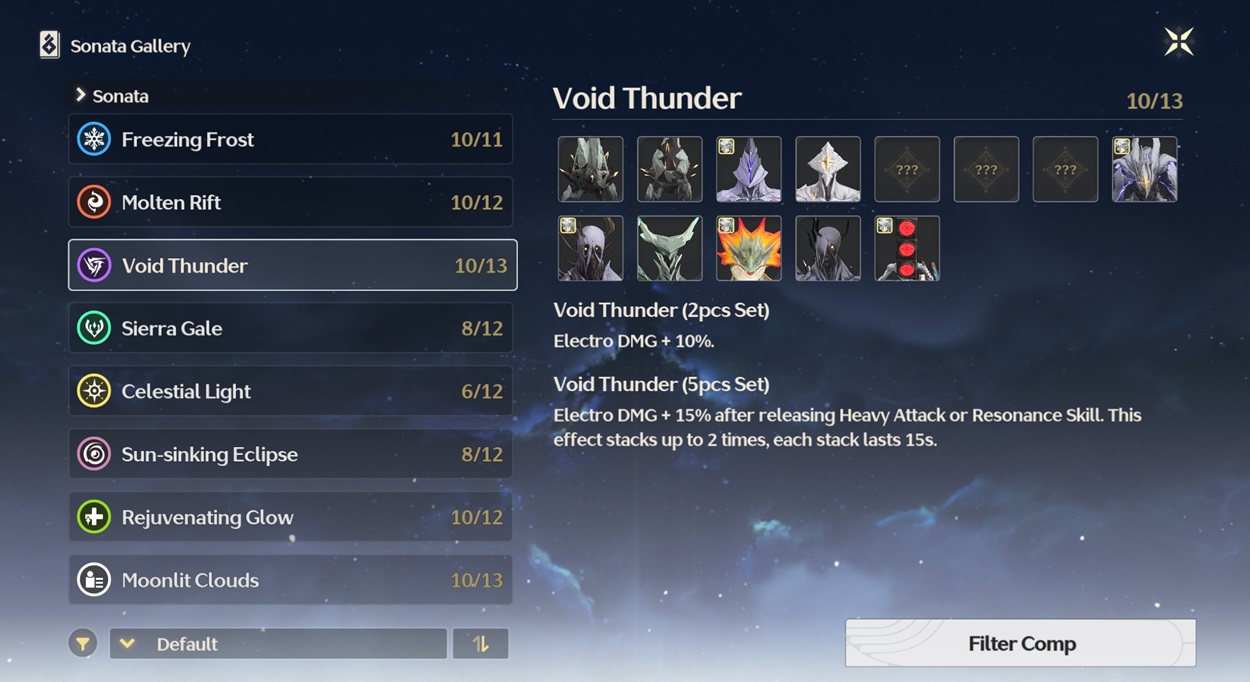The image size is (1250, 682).
Task: Close the Sonata Gallery screen
Action: point(1178,42)
